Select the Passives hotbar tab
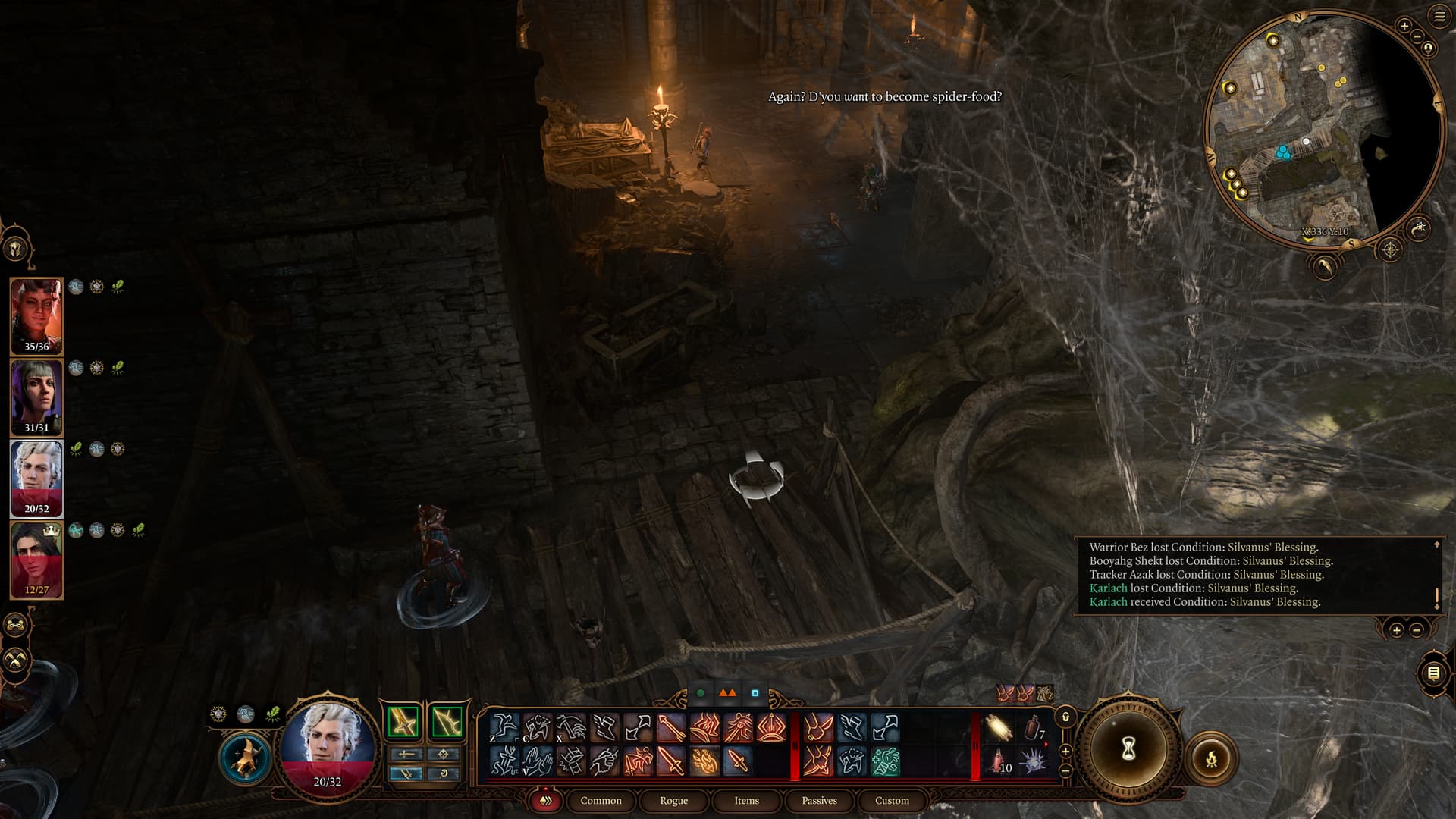Screen dimensions: 1456x819 (x=819, y=801)
